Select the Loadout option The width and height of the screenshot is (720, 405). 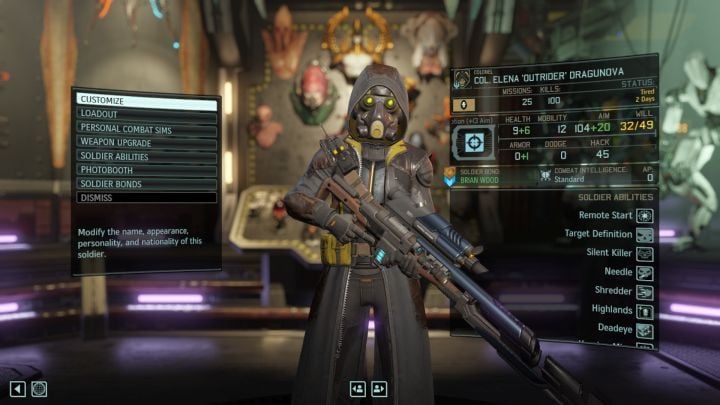coord(145,115)
